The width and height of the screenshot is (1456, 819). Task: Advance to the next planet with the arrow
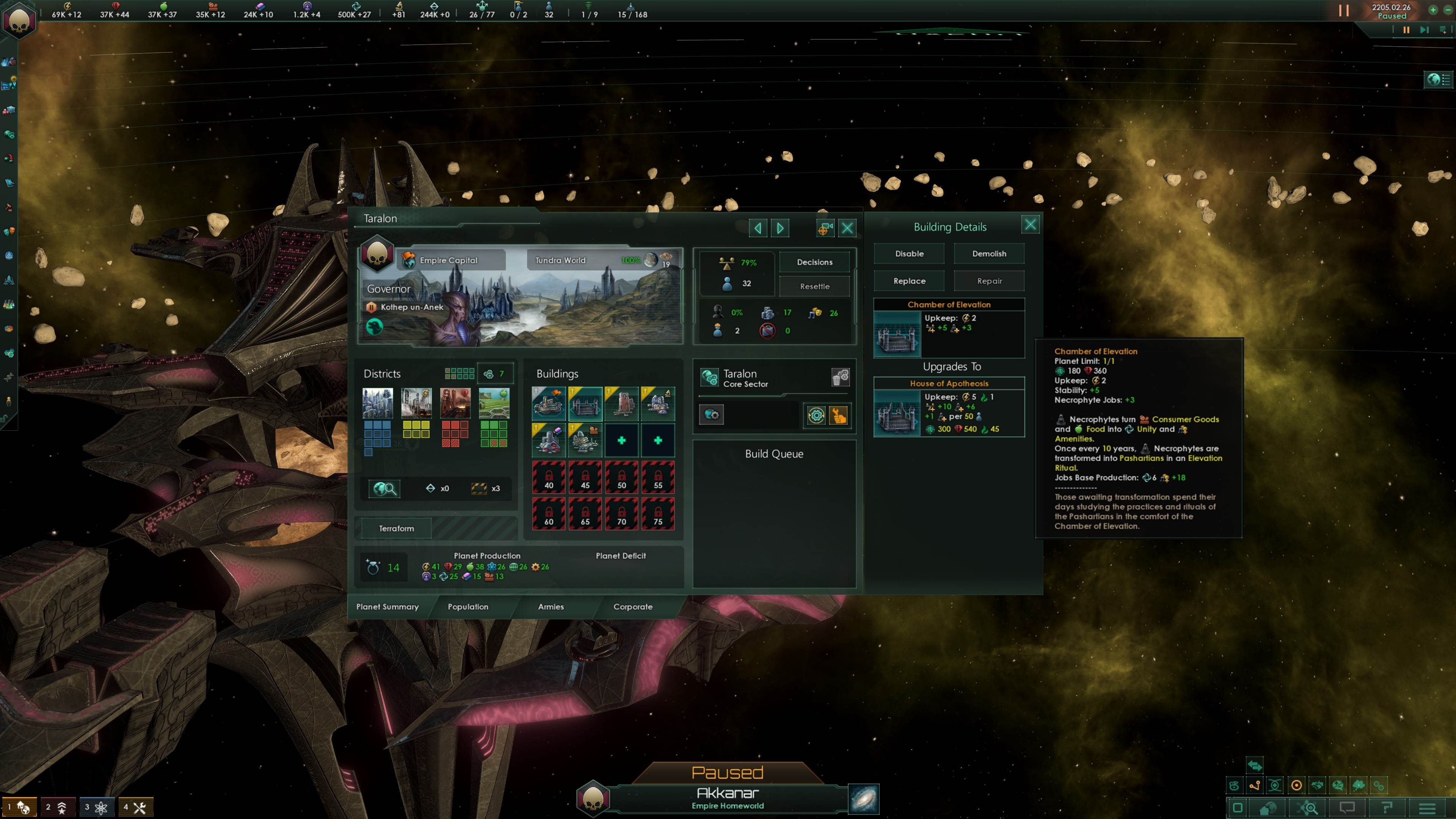(780, 228)
